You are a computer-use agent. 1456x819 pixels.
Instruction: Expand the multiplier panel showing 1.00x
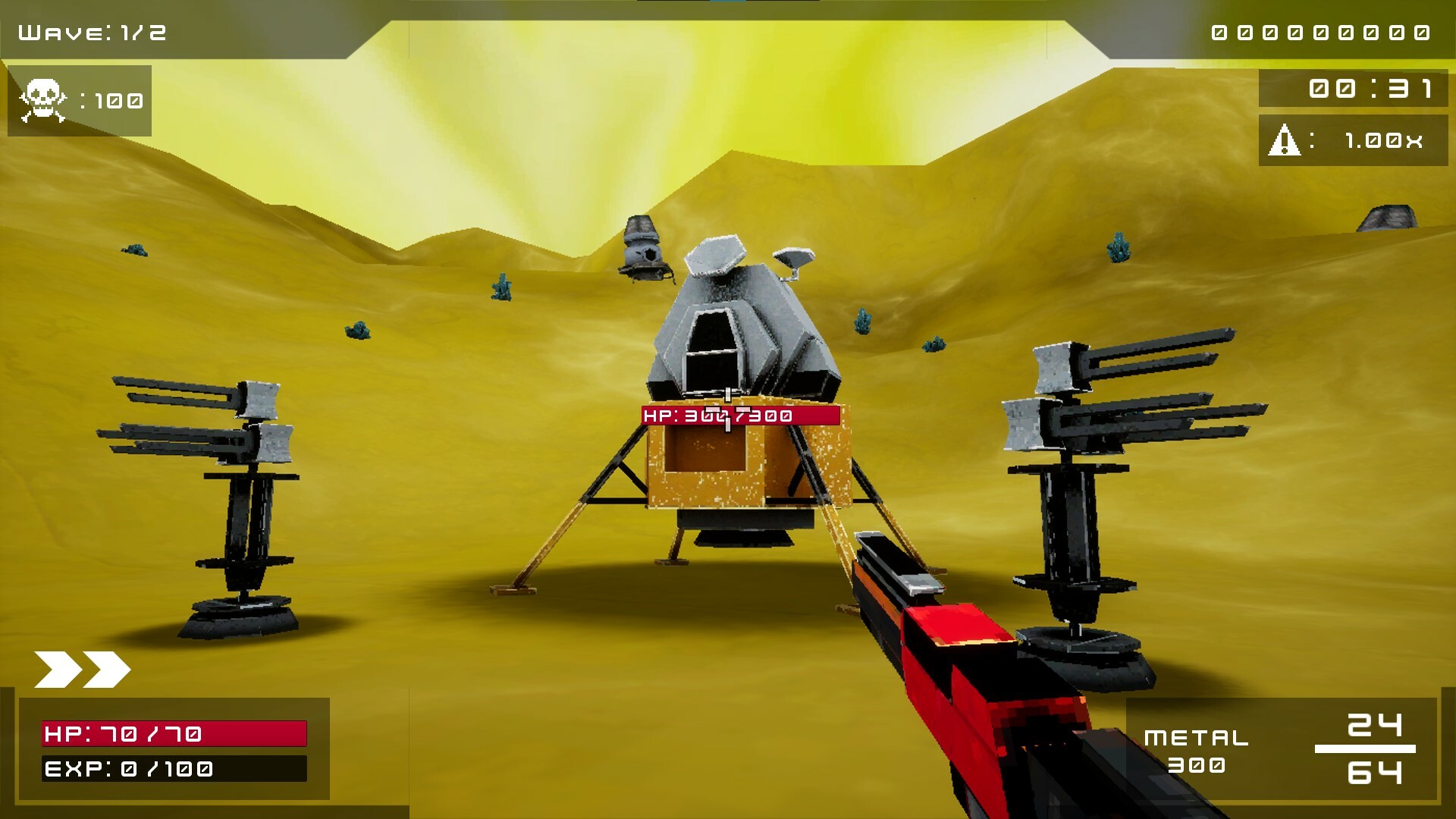(x=1352, y=140)
